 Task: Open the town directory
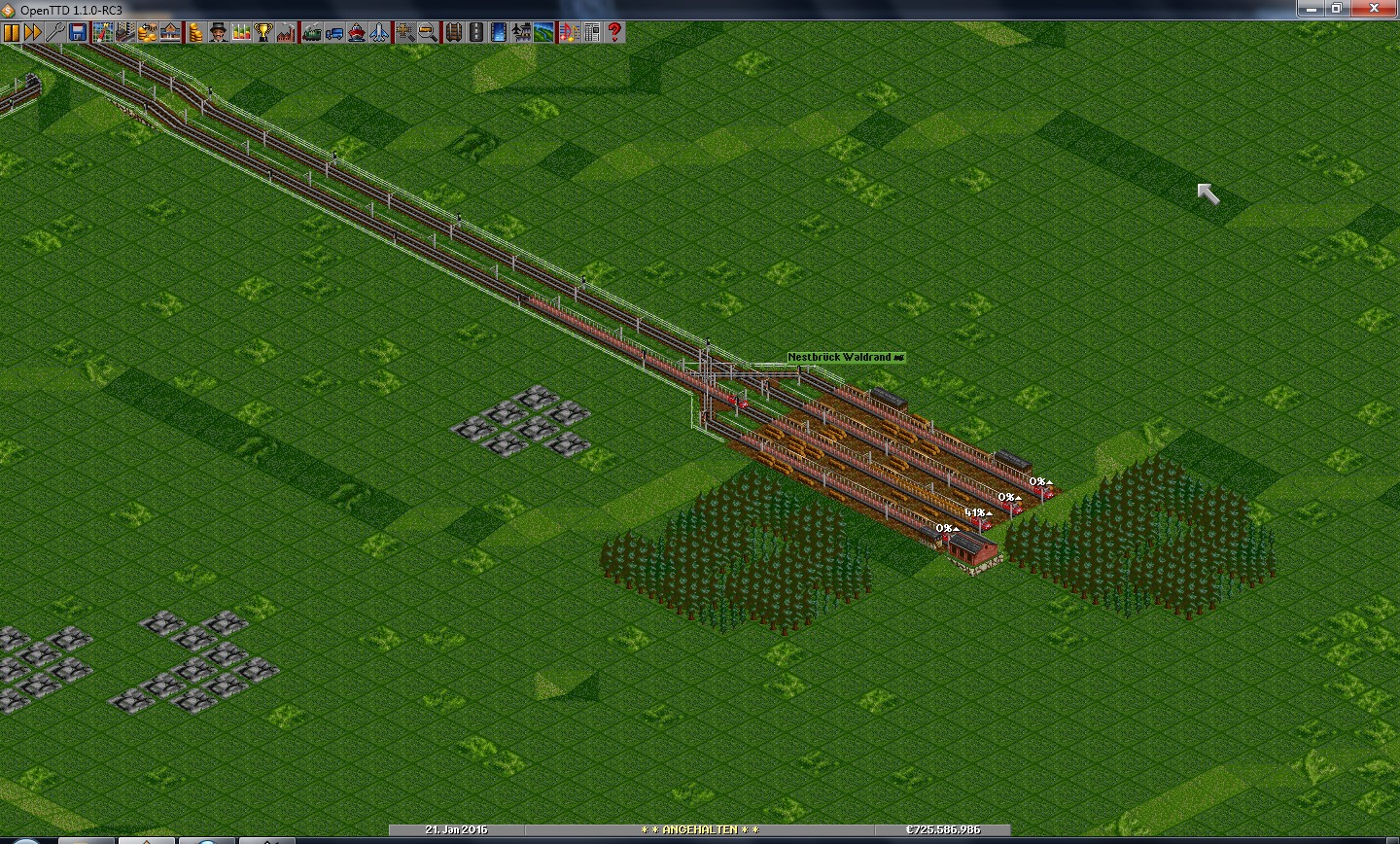tap(124, 32)
